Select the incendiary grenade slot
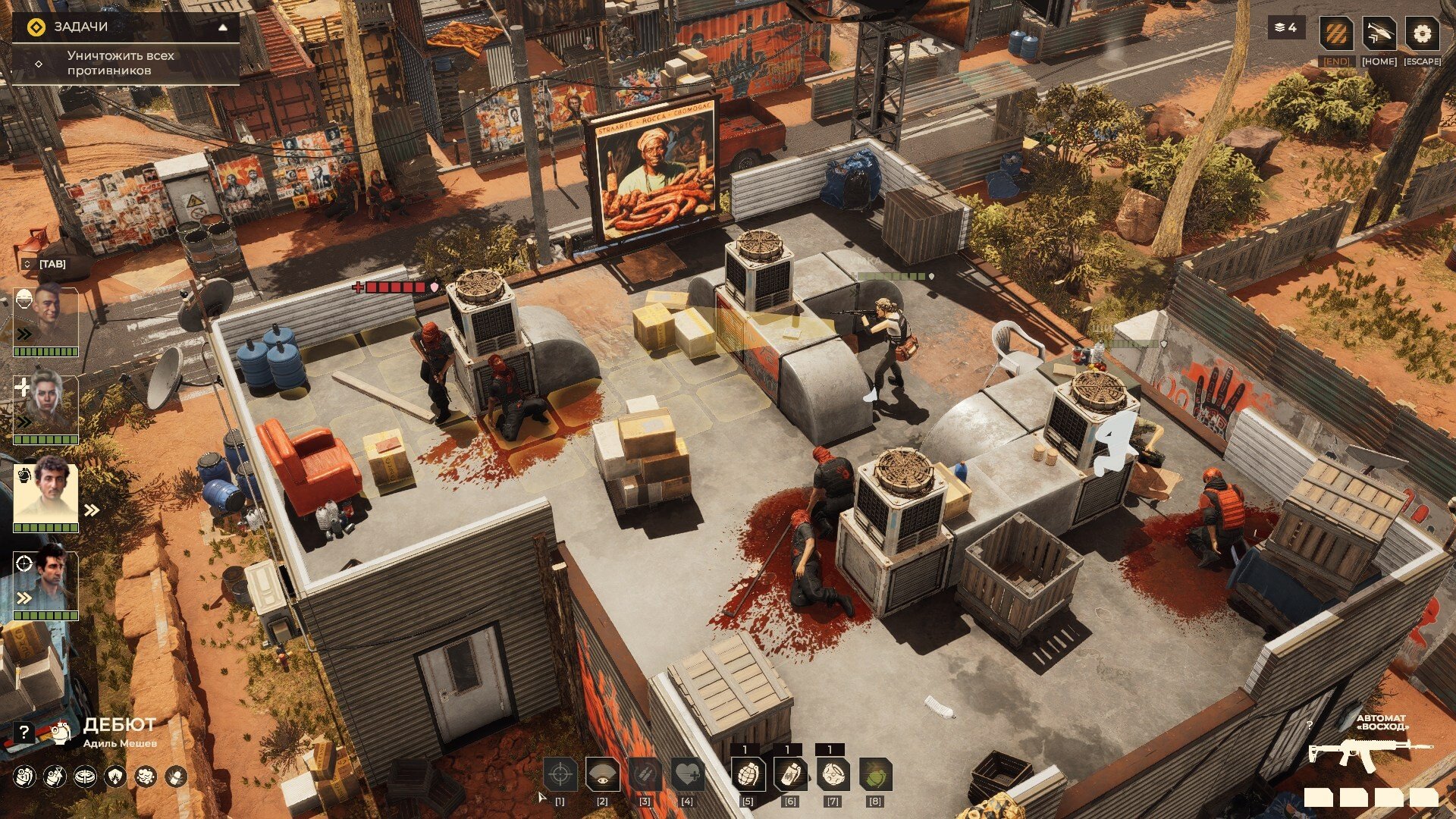Viewport: 1456px width, 819px height. (x=790, y=775)
